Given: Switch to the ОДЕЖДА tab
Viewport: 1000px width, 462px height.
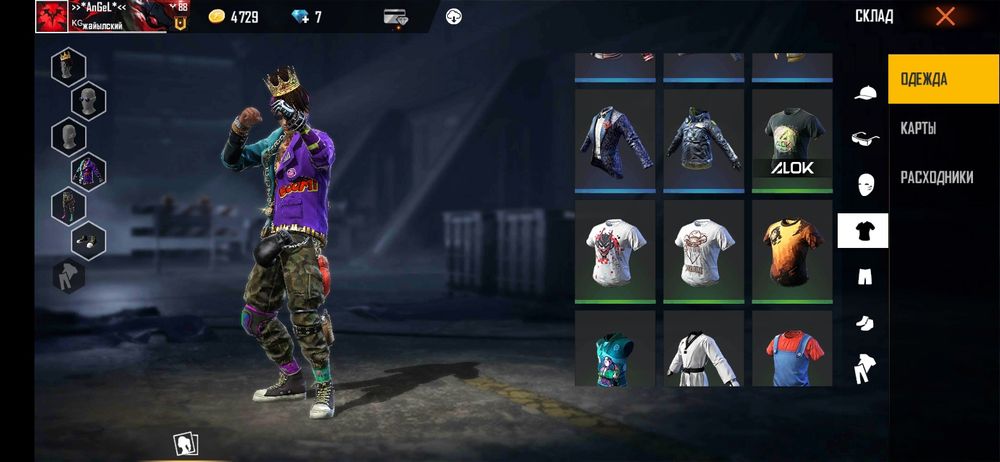Looking at the screenshot, I should tap(943, 79).
